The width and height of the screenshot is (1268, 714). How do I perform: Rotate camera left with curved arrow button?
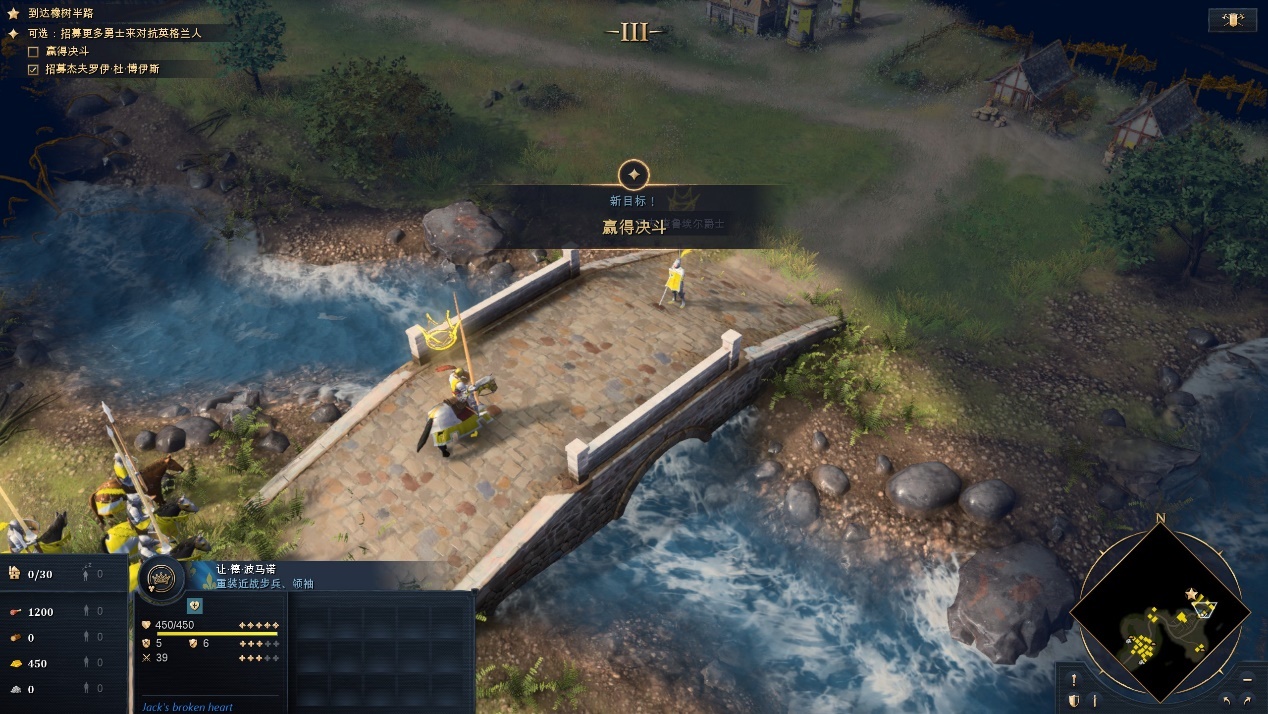click(1227, 699)
